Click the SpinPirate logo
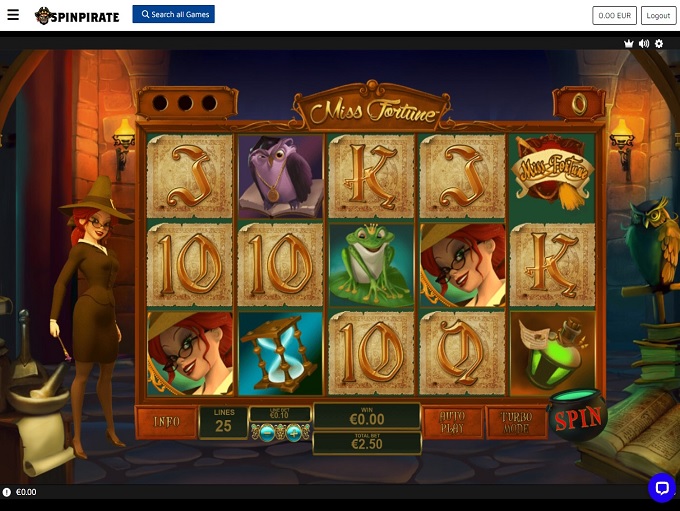Screen dimensions: 680x511 tap(77, 16)
